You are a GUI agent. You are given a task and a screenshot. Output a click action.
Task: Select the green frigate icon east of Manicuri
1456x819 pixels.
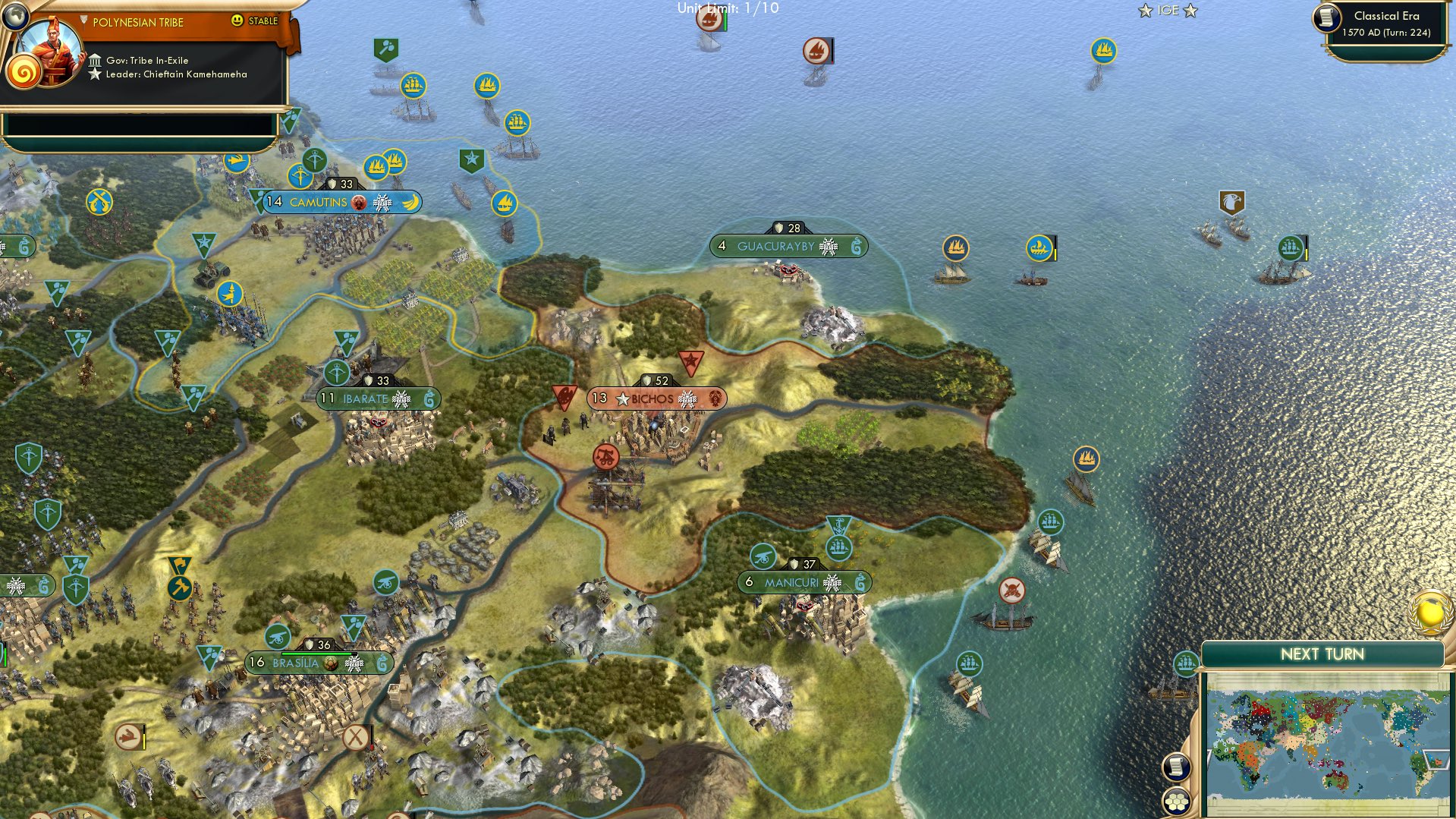tap(1049, 523)
